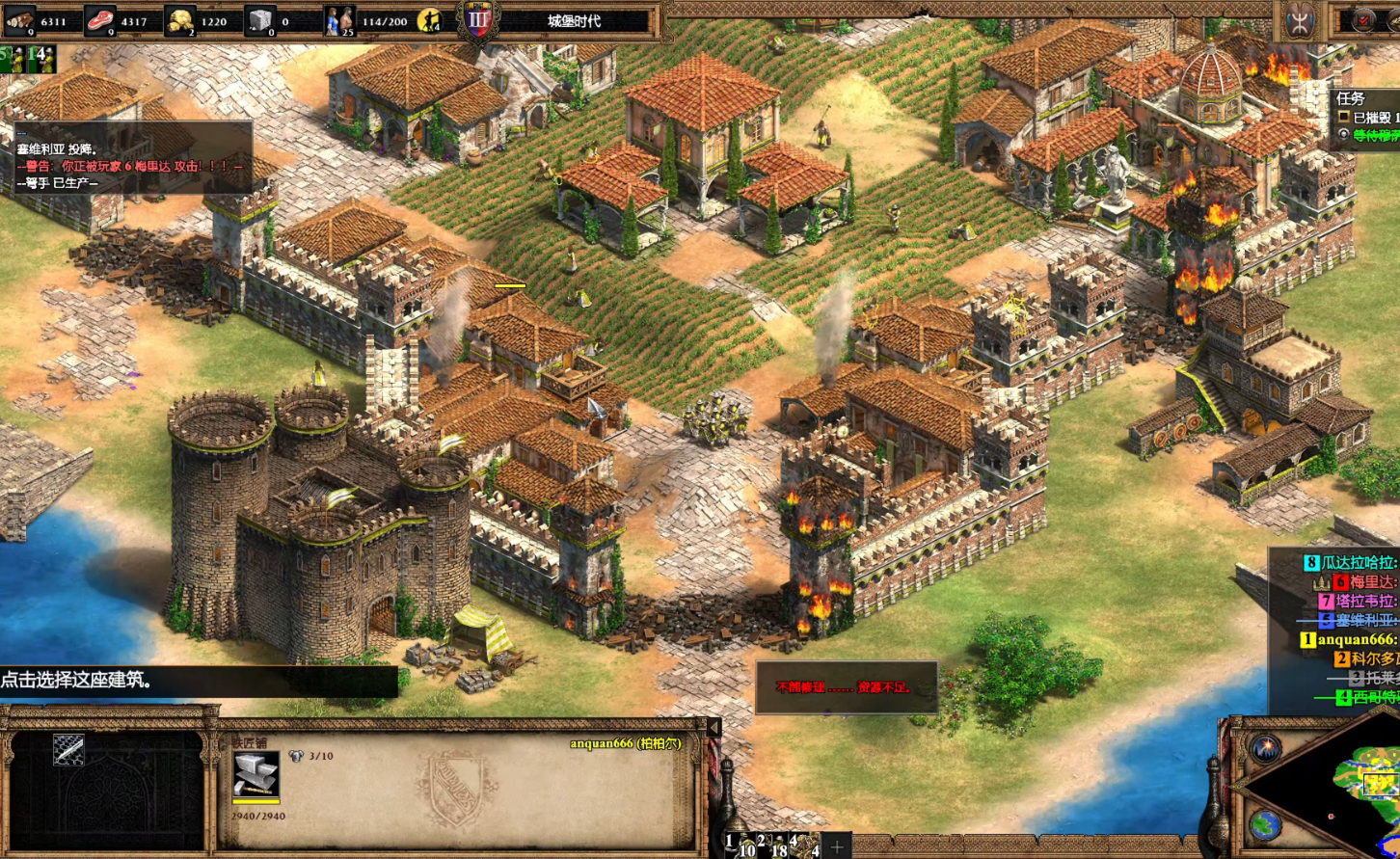Select anquan666 in the player list
This screenshot has width=1400, height=859.
point(1350,639)
